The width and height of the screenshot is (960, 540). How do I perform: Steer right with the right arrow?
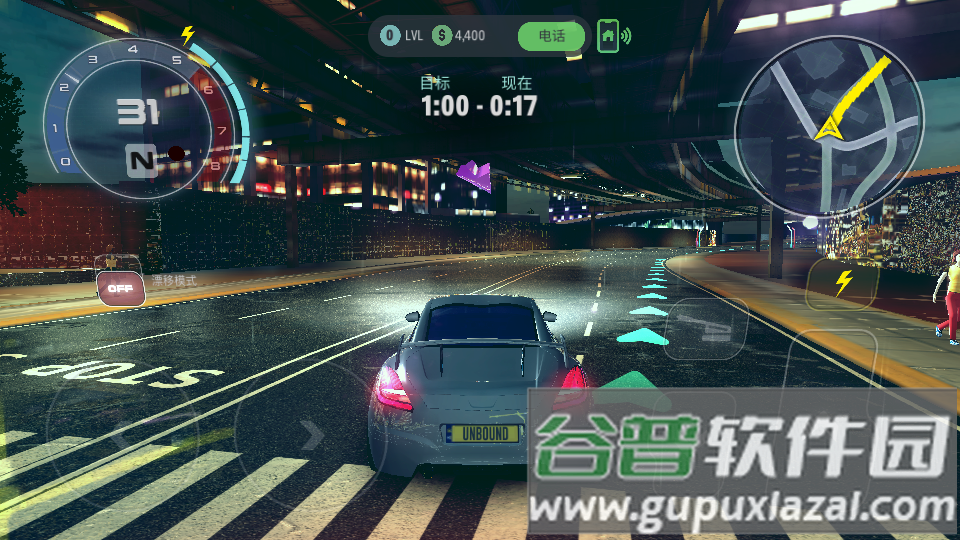[x=312, y=435]
